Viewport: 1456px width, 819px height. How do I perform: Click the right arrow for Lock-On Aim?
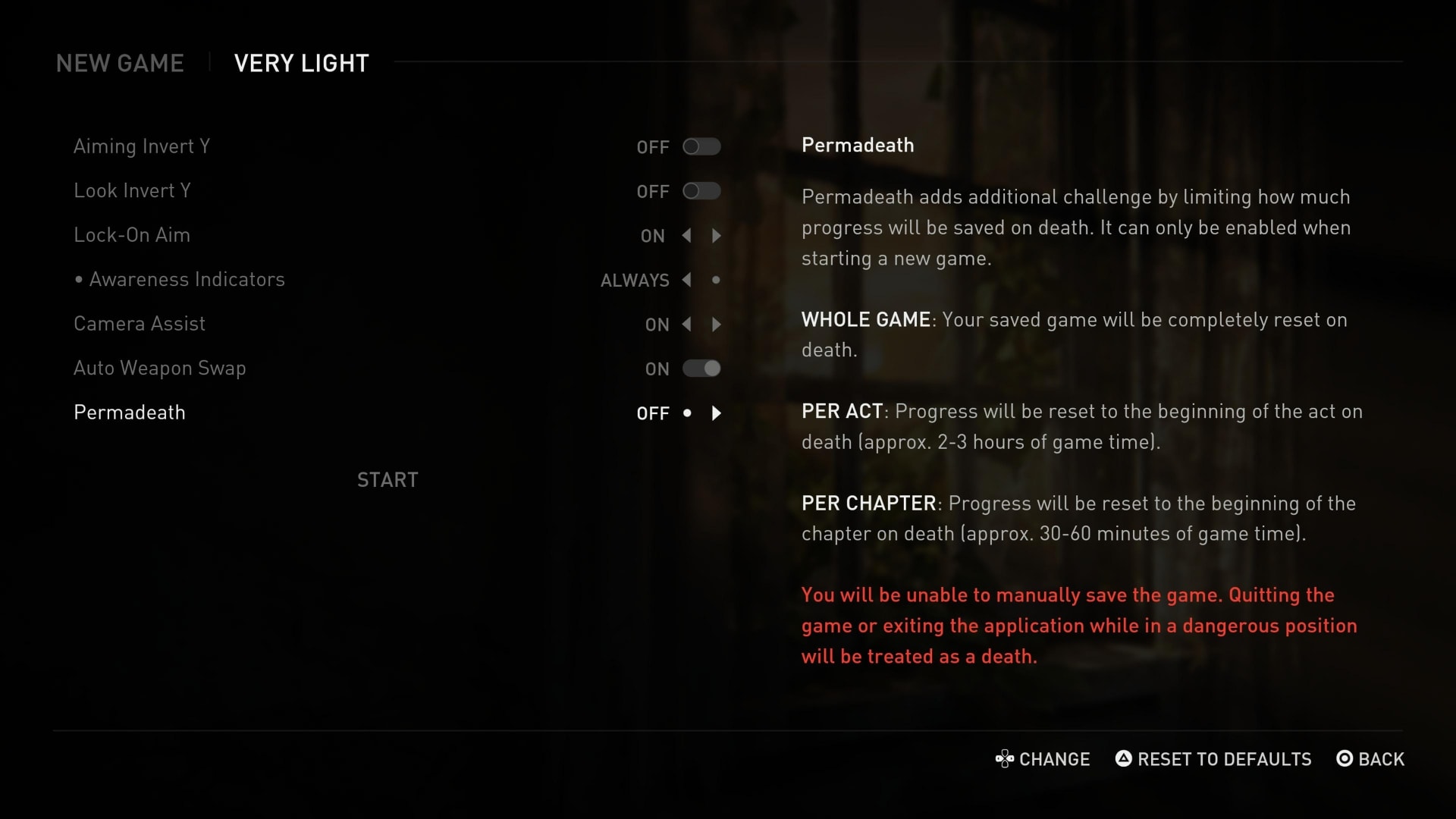[x=717, y=236]
